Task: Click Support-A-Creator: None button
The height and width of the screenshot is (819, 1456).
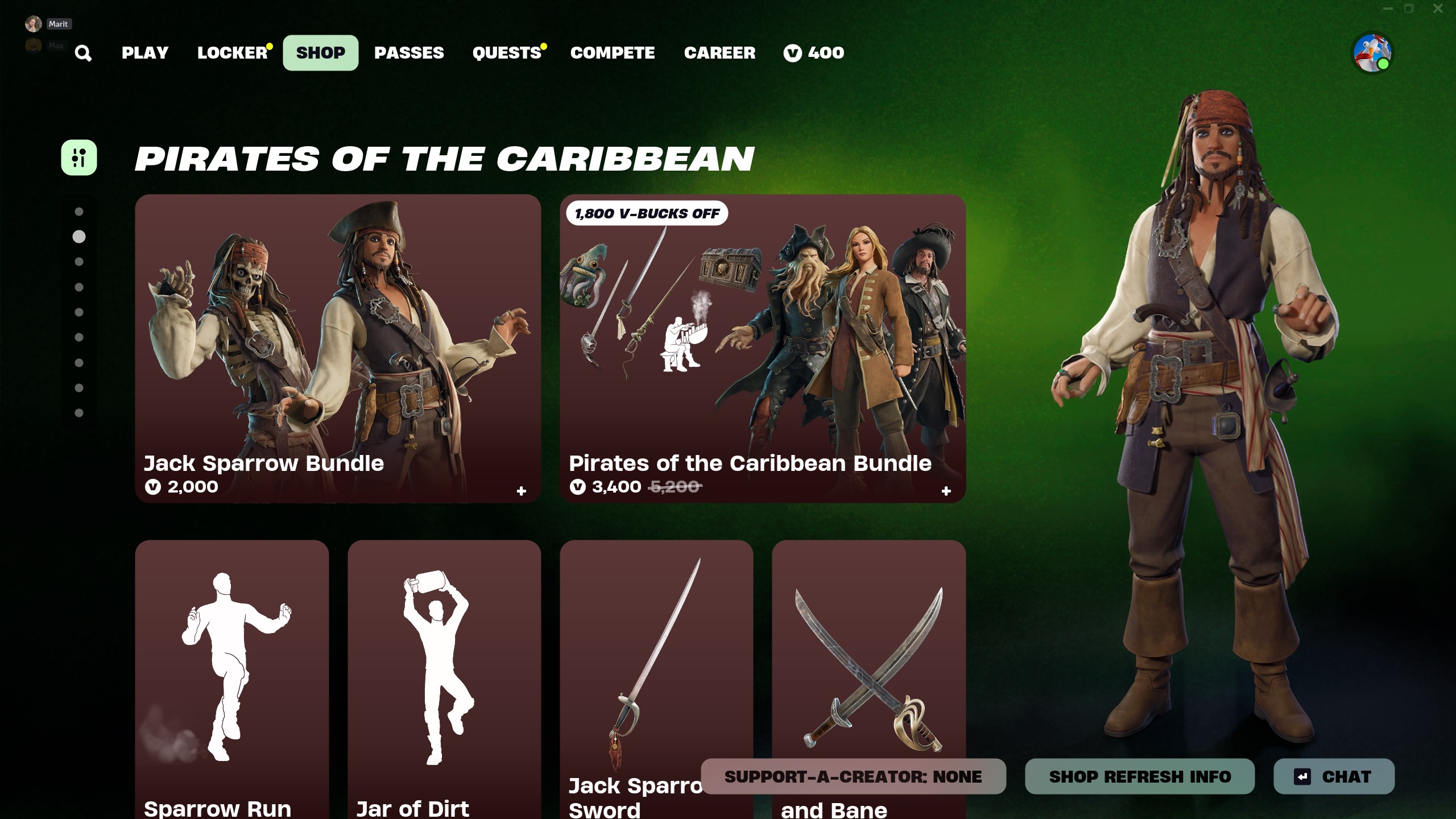Action: 853,776
